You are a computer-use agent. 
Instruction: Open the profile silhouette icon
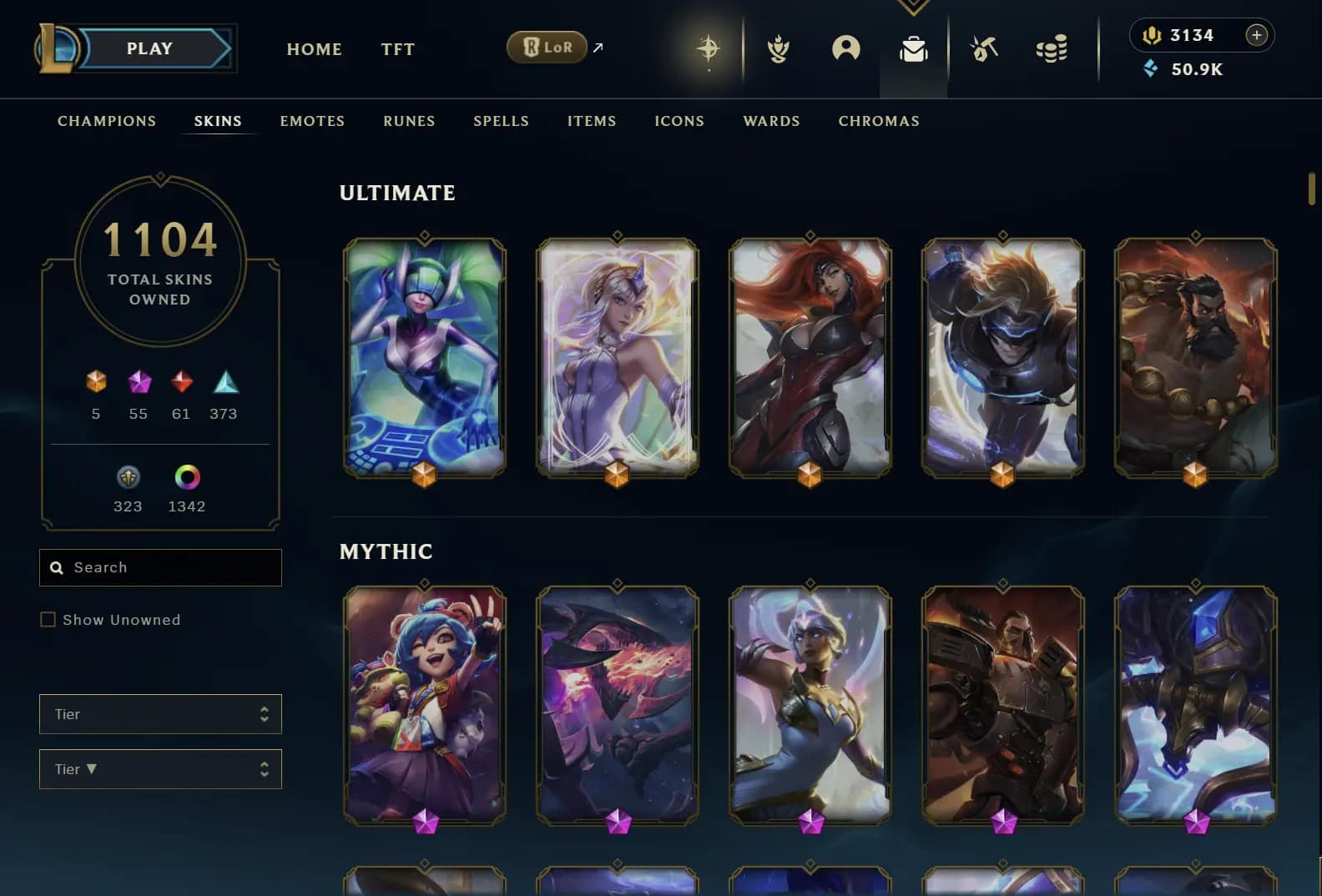click(845, 48)
